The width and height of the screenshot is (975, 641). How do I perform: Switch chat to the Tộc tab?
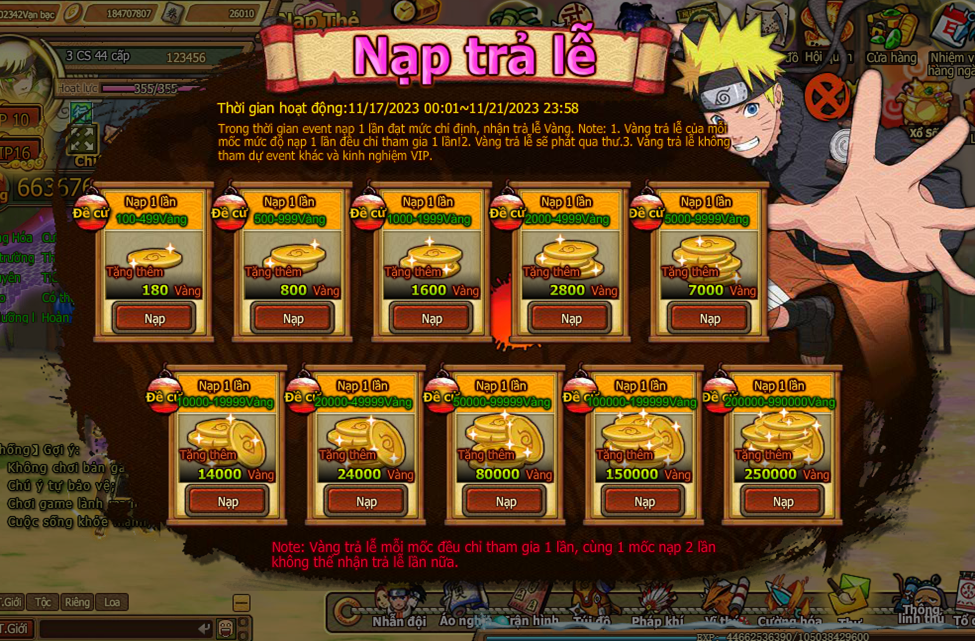43,602
